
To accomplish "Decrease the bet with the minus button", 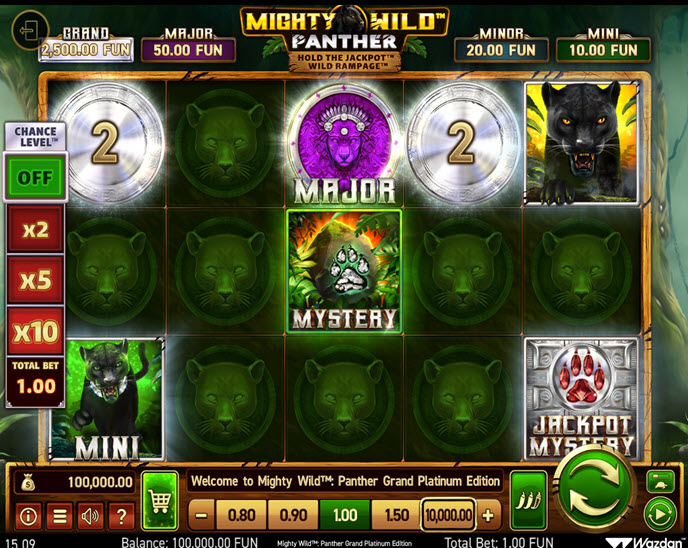I will click(202, 516).
